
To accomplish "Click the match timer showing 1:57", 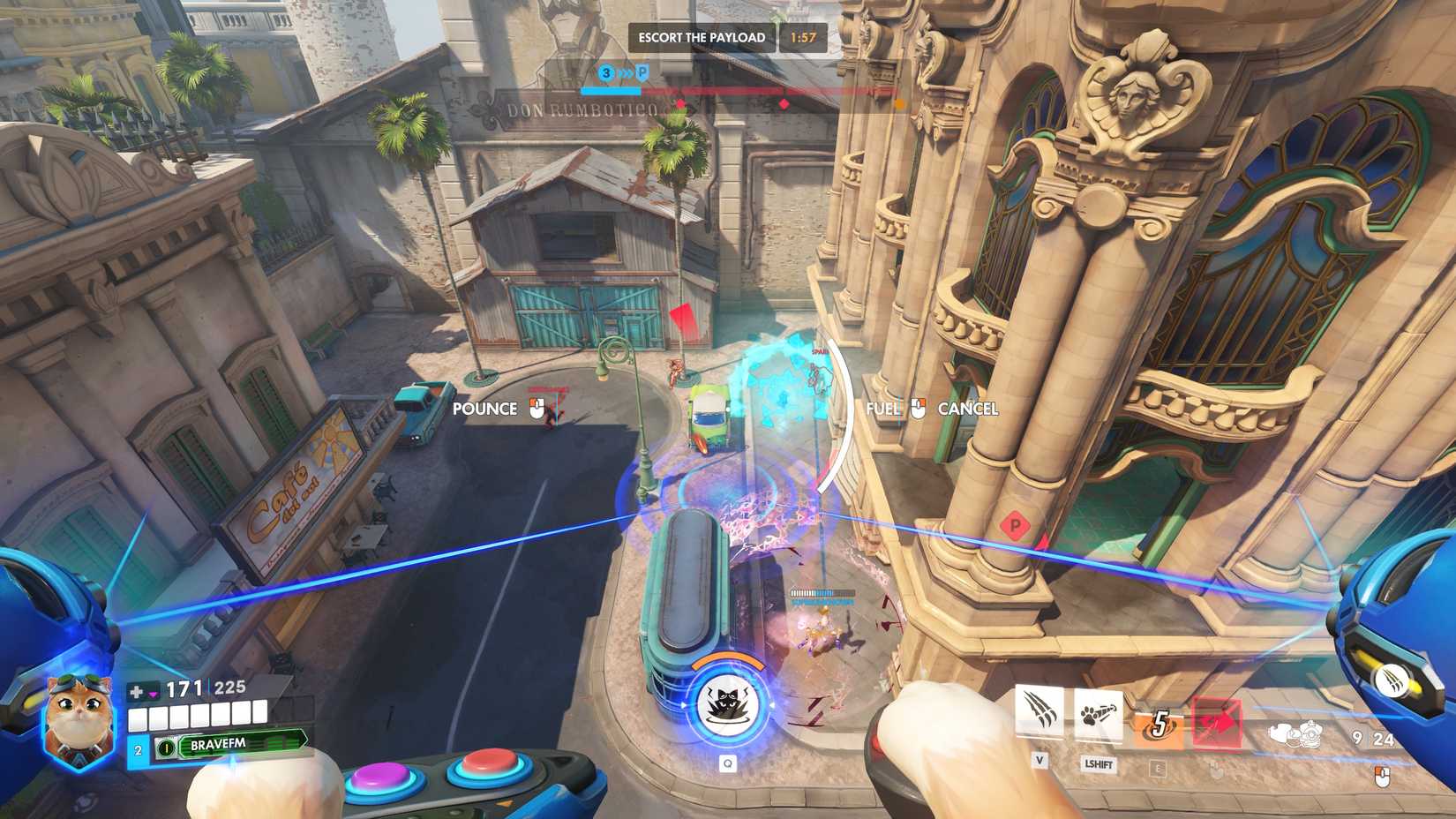I will pos(802,37).
